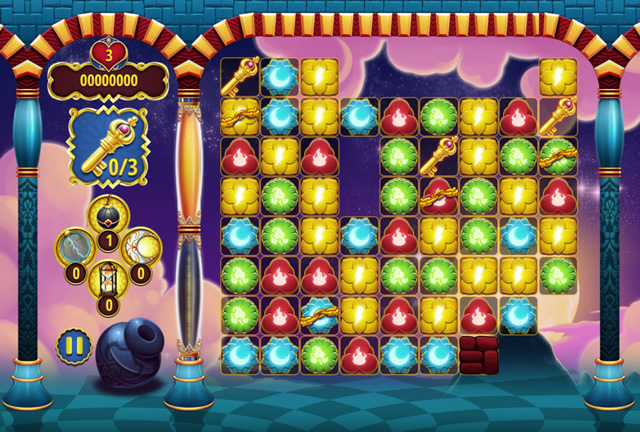Pause the game with the pause button
Screen dimensions: 640x432
[73, 347]
